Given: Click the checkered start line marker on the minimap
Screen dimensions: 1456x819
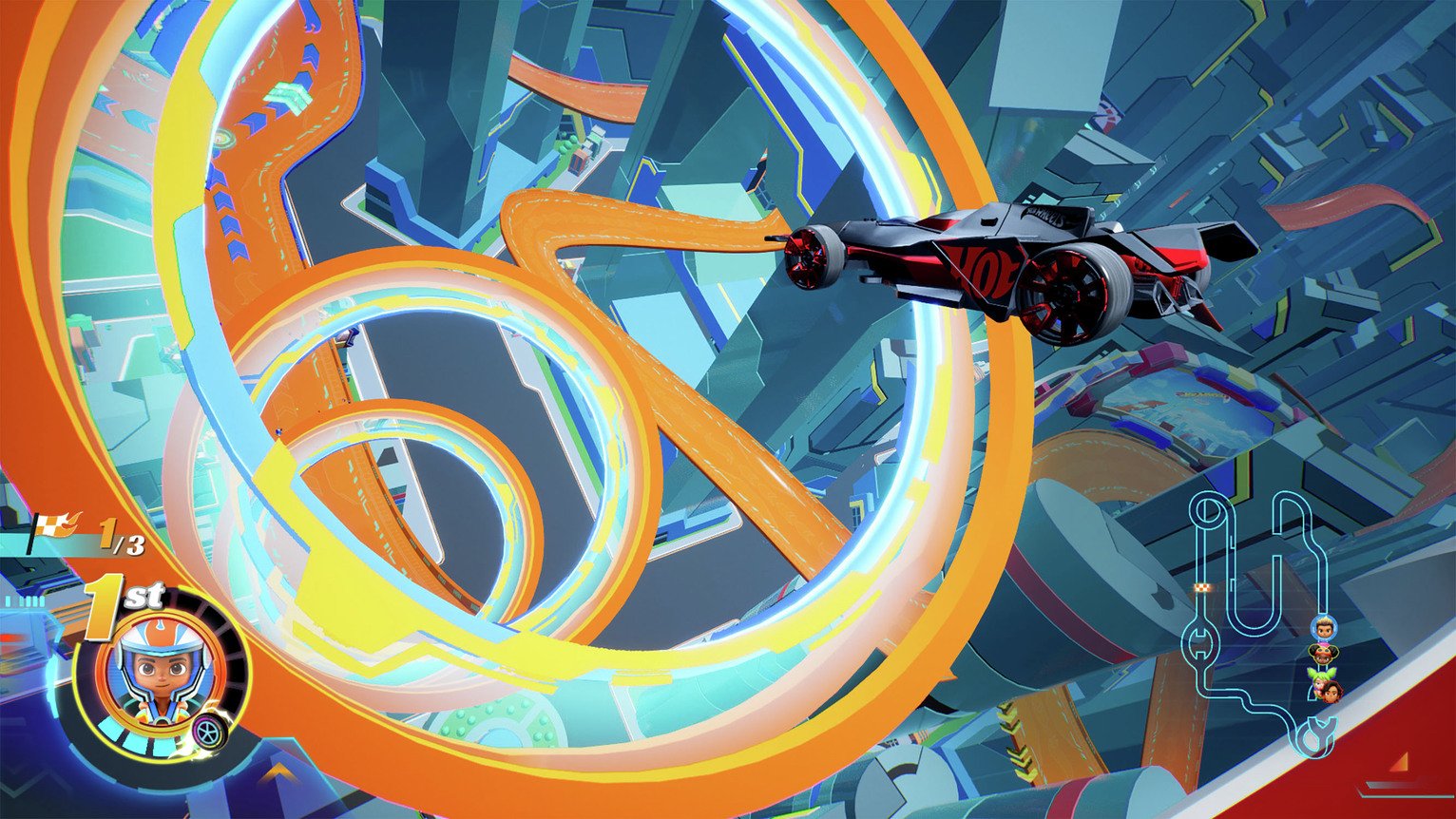Looking at the screenshot, I should [x=1201, y=587].
